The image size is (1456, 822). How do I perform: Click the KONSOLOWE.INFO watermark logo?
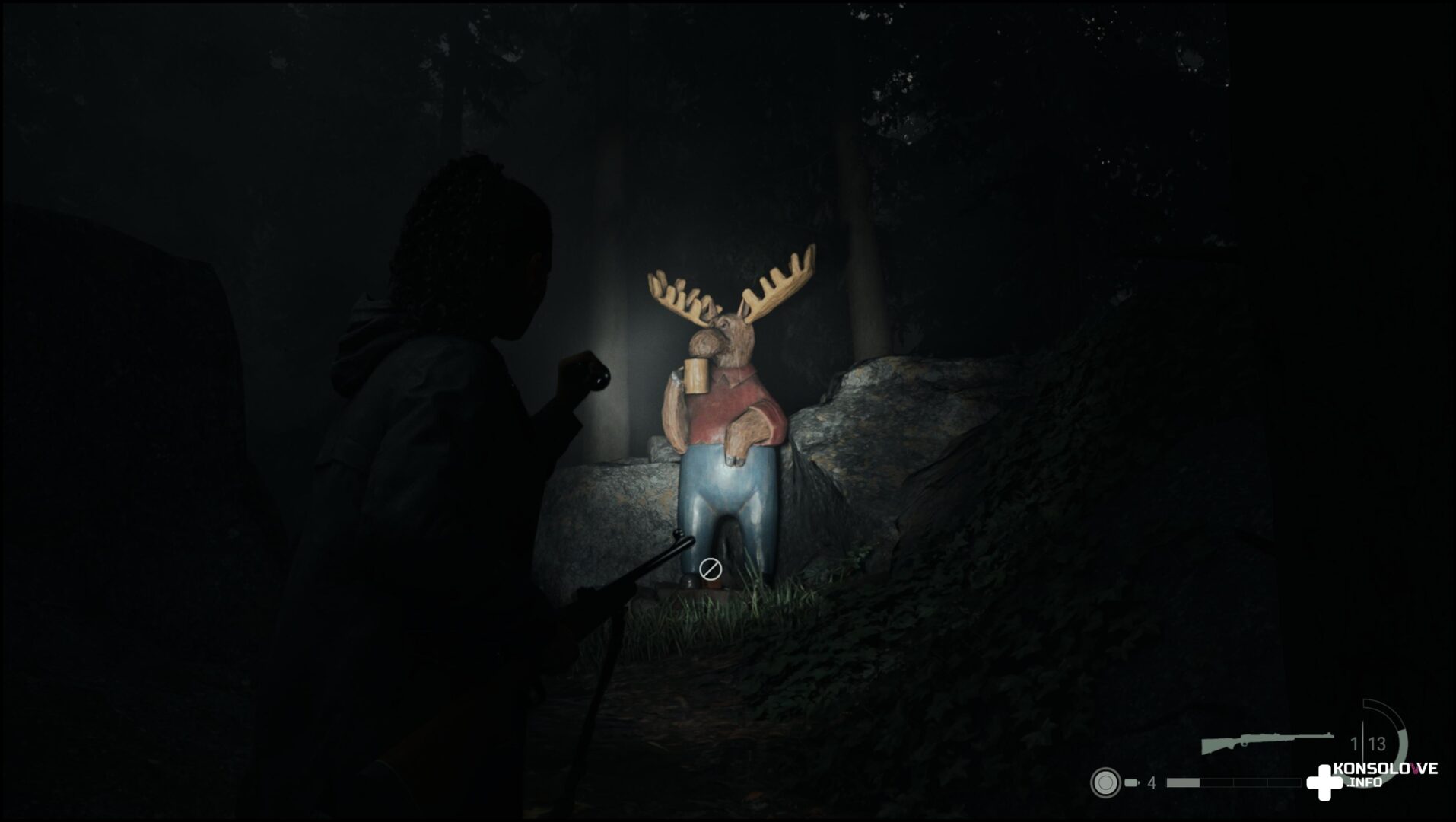pyautogui.click(x=1372, y=779)
